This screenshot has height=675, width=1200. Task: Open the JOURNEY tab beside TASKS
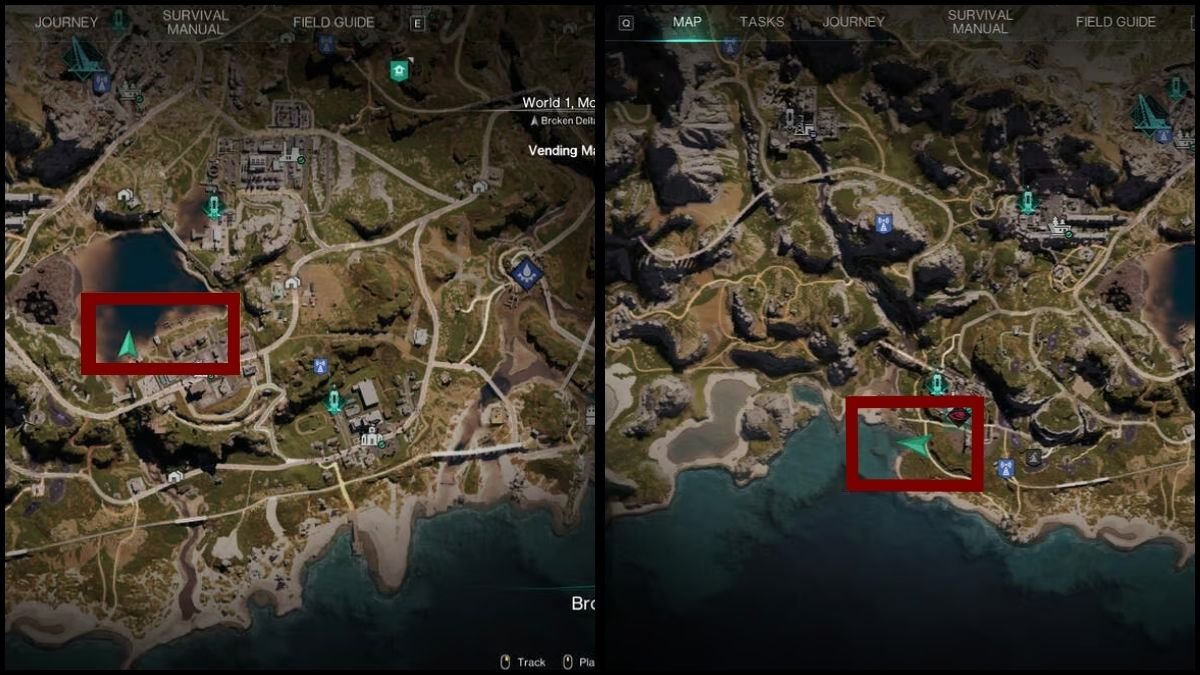[x=853, y=21]
